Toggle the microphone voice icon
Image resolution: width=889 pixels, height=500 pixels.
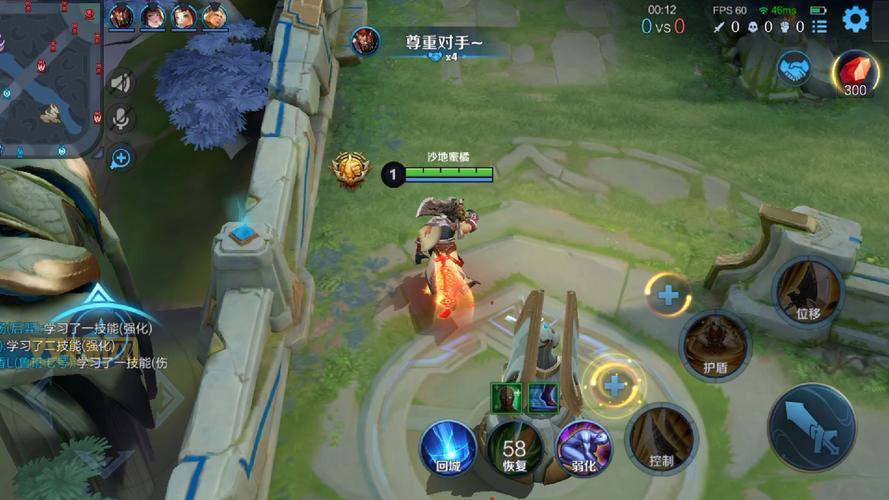tap(120, 120)
